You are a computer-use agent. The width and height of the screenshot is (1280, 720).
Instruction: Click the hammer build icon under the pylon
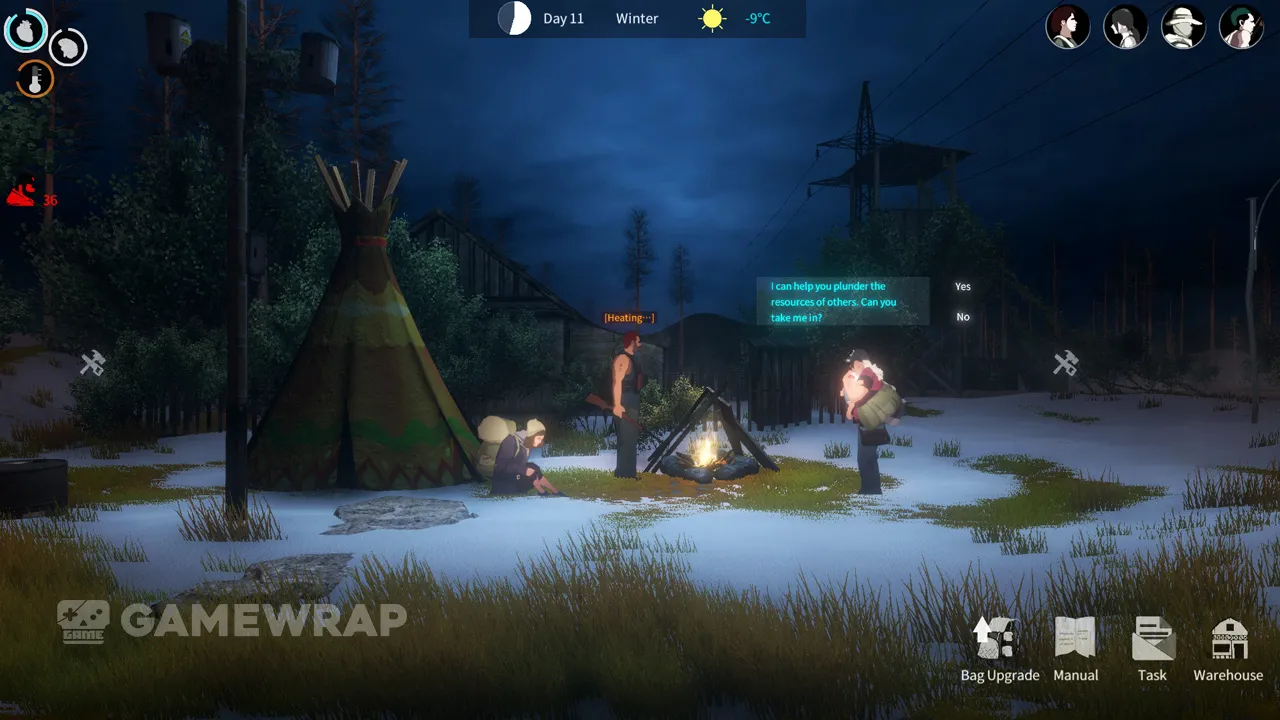[1066, 362]
